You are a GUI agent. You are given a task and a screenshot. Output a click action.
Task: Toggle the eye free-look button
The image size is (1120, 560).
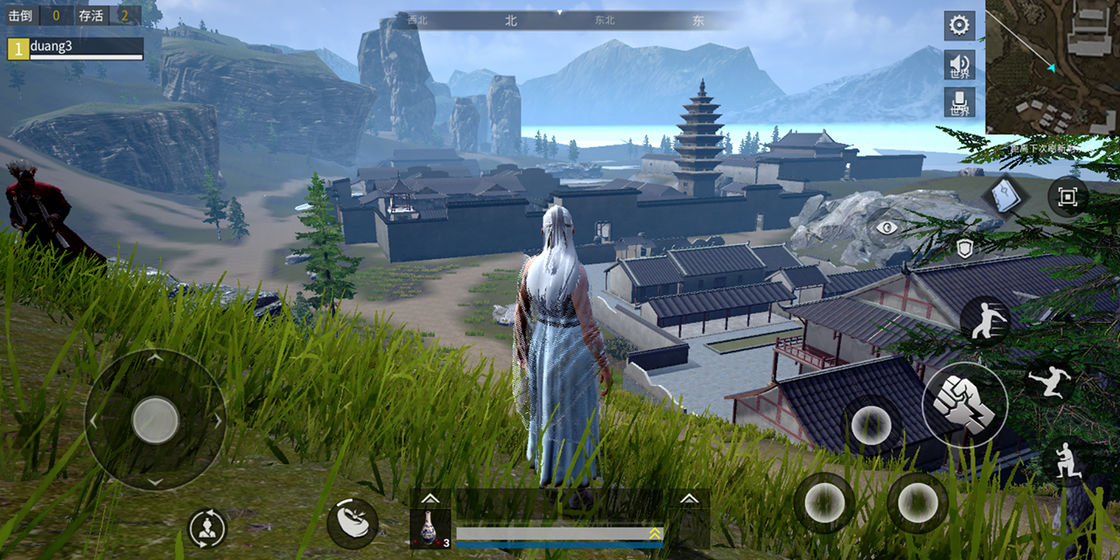(886, 228)
